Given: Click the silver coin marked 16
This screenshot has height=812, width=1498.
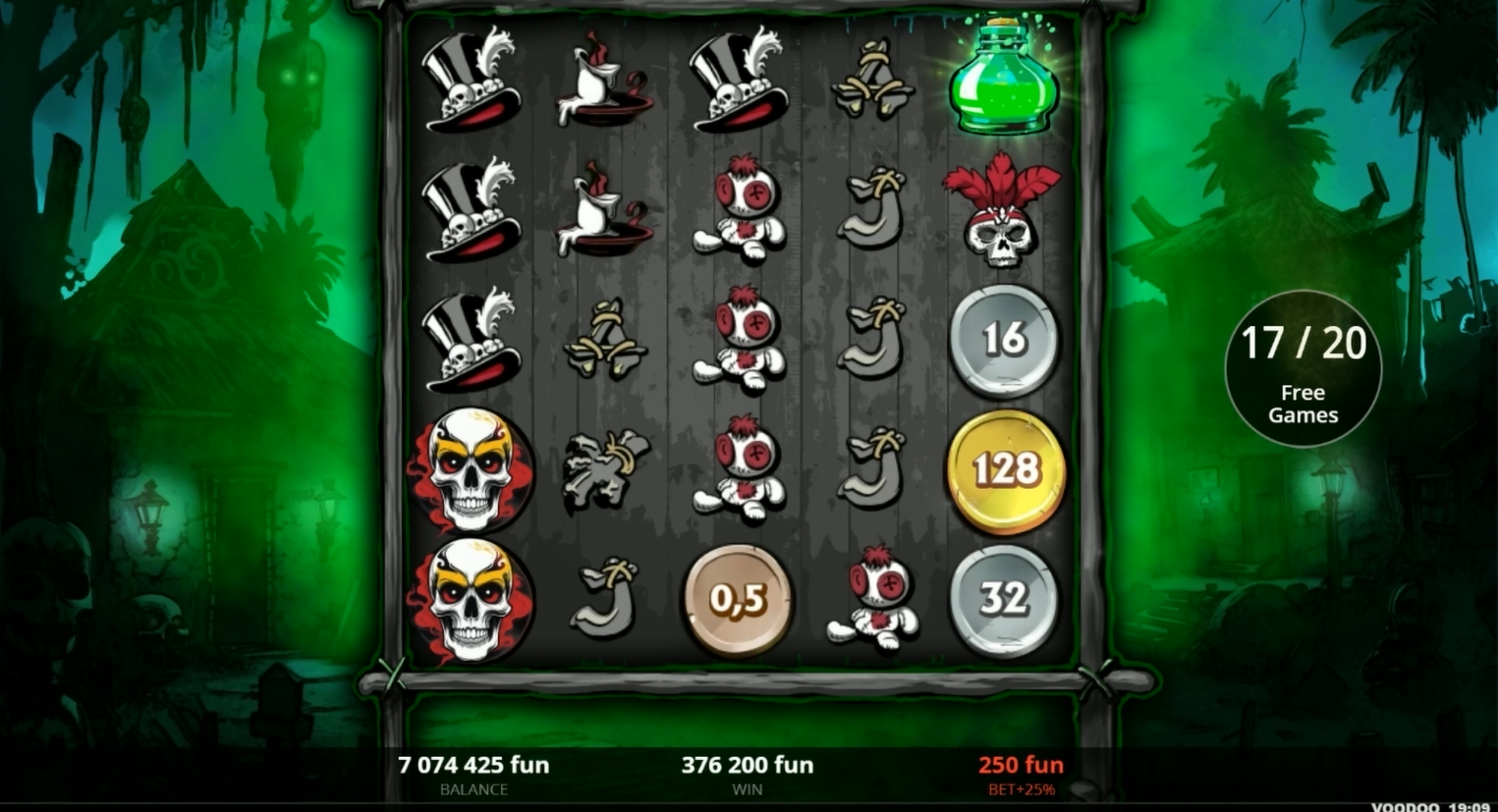Looking at the screenshot, I should coord(1004,342).
